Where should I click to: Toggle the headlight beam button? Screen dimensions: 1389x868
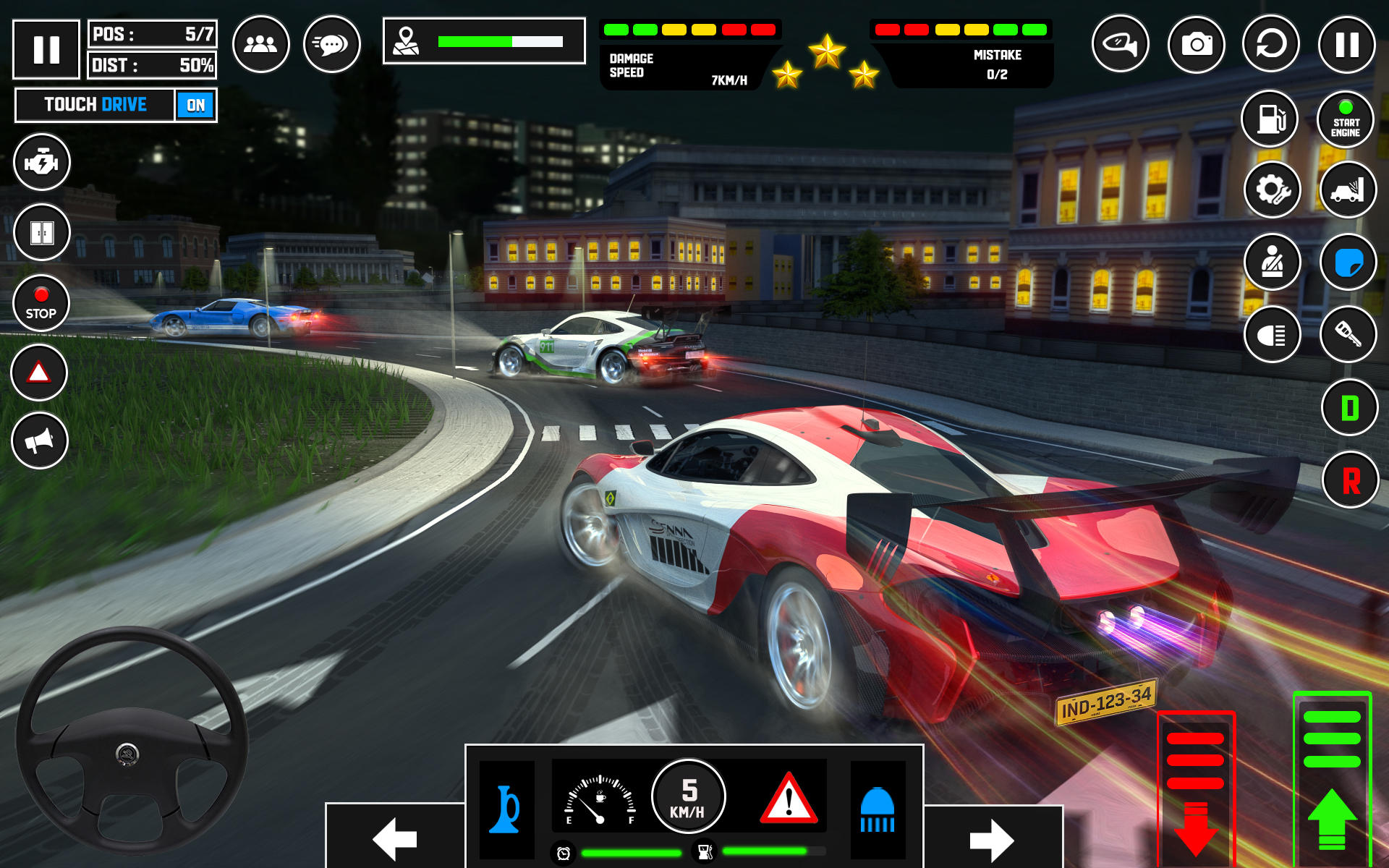coord(1273,335)
